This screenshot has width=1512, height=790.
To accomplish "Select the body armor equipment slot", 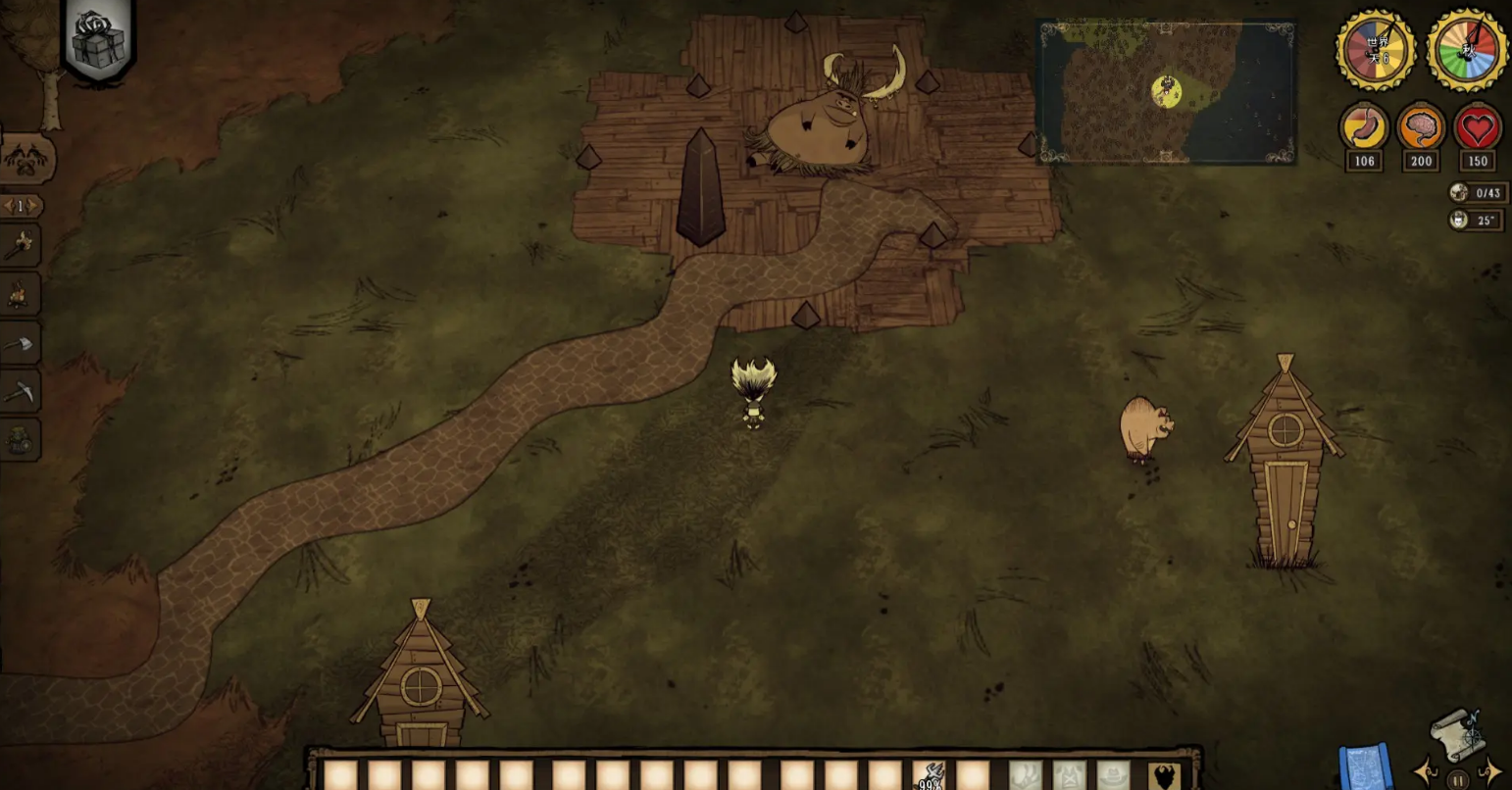I will pos(1070,776).
